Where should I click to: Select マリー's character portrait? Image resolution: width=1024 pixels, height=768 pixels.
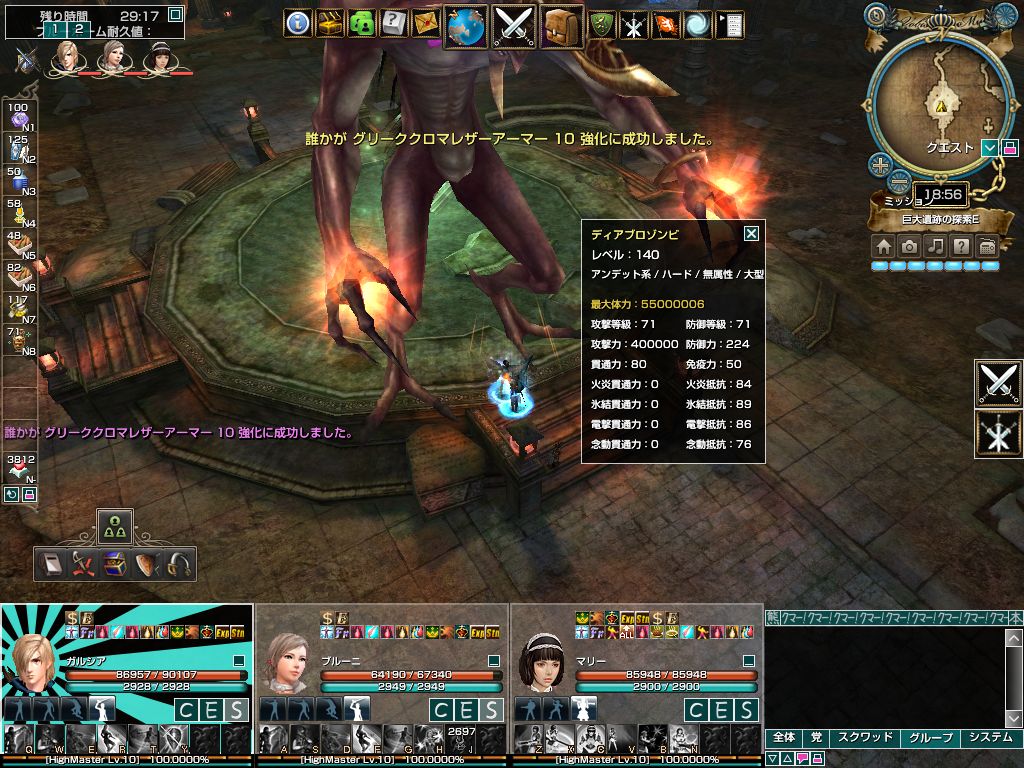pos(543,662)
